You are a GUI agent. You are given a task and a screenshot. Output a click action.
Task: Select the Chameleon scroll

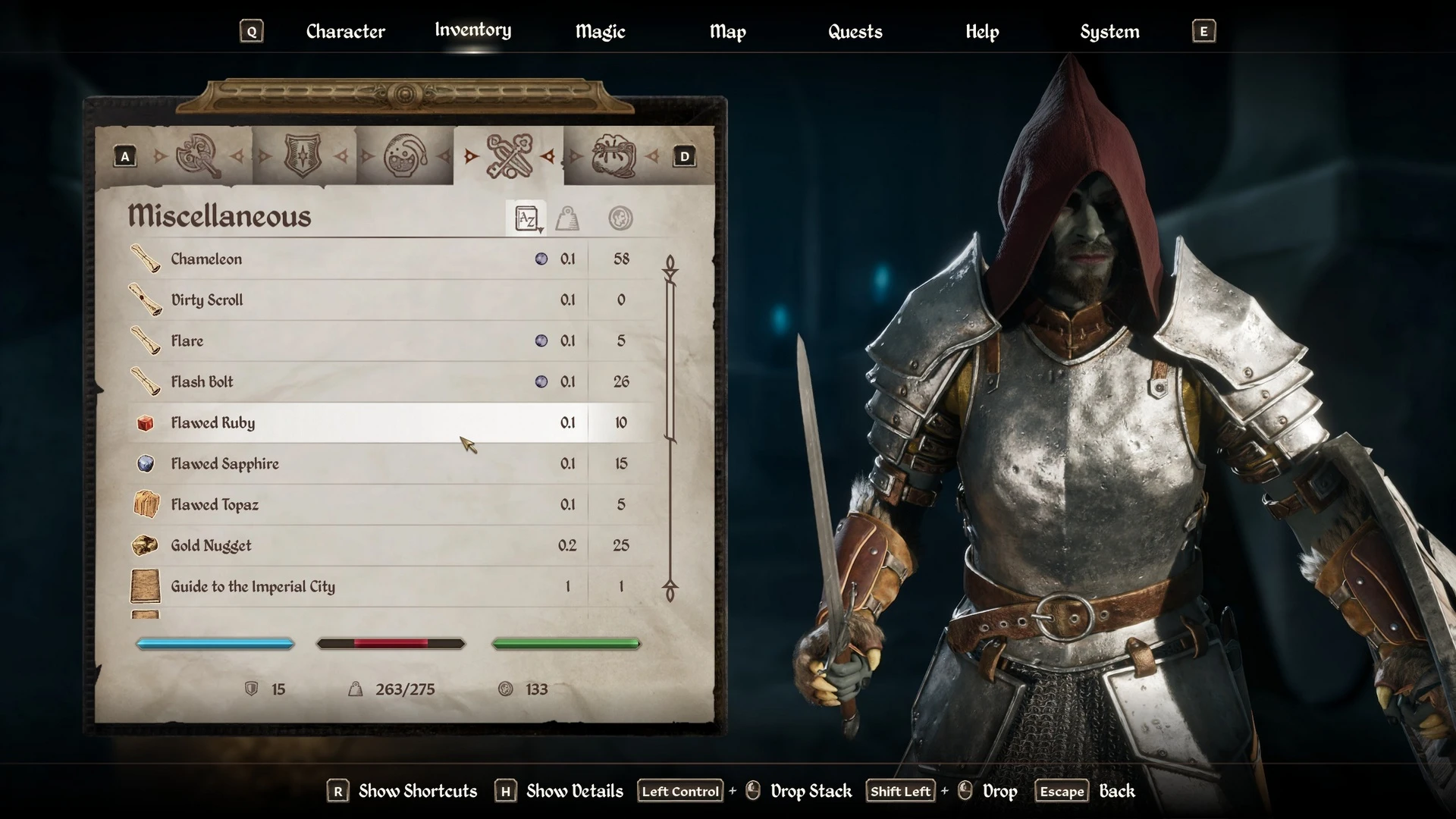point(206,259)
